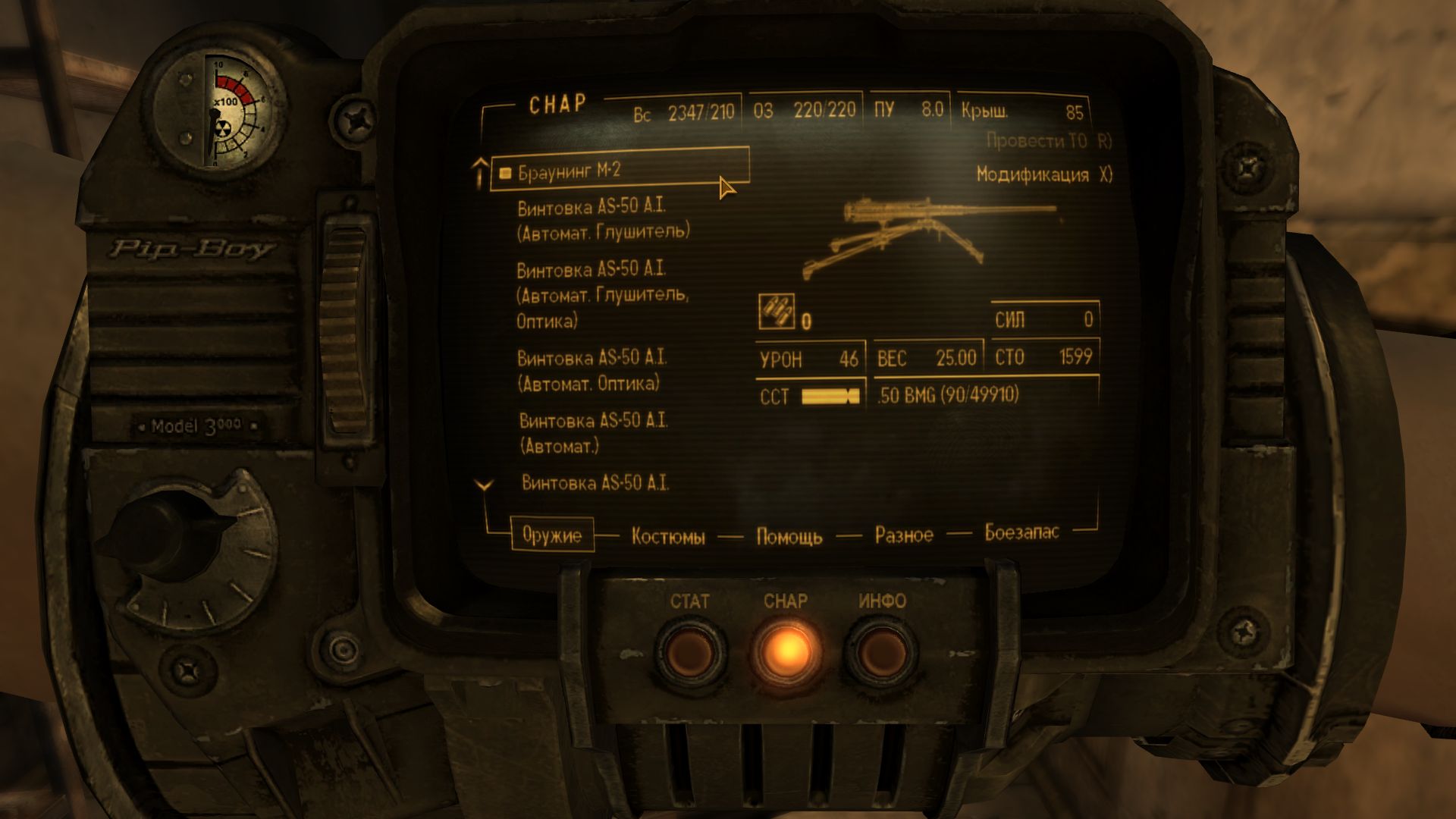Select the Браунинг М-2 weapon entry
This screenshot has height=819, width=1456.
pos(570,172)
